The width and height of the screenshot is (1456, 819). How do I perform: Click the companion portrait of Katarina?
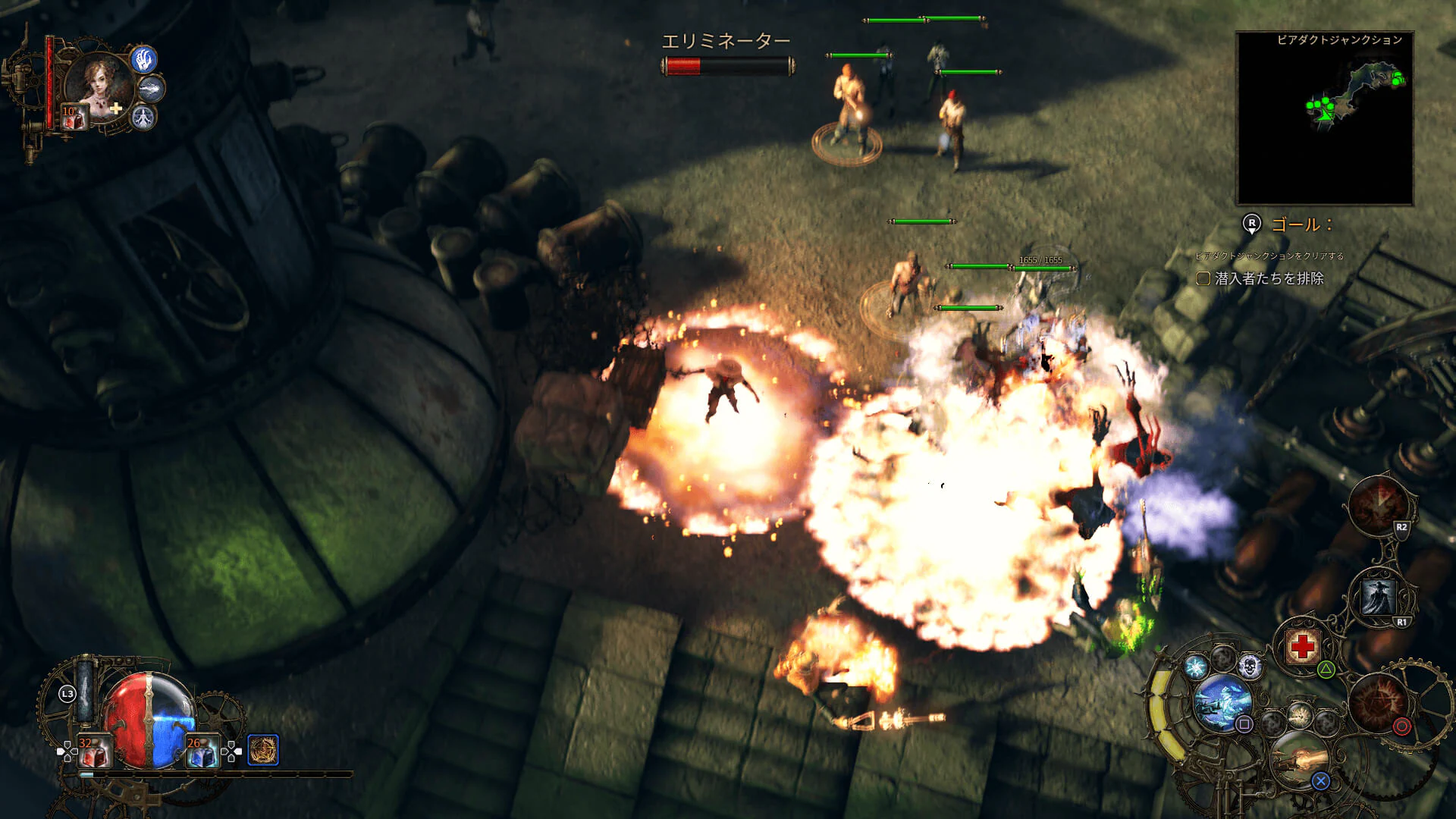[97, 83]
